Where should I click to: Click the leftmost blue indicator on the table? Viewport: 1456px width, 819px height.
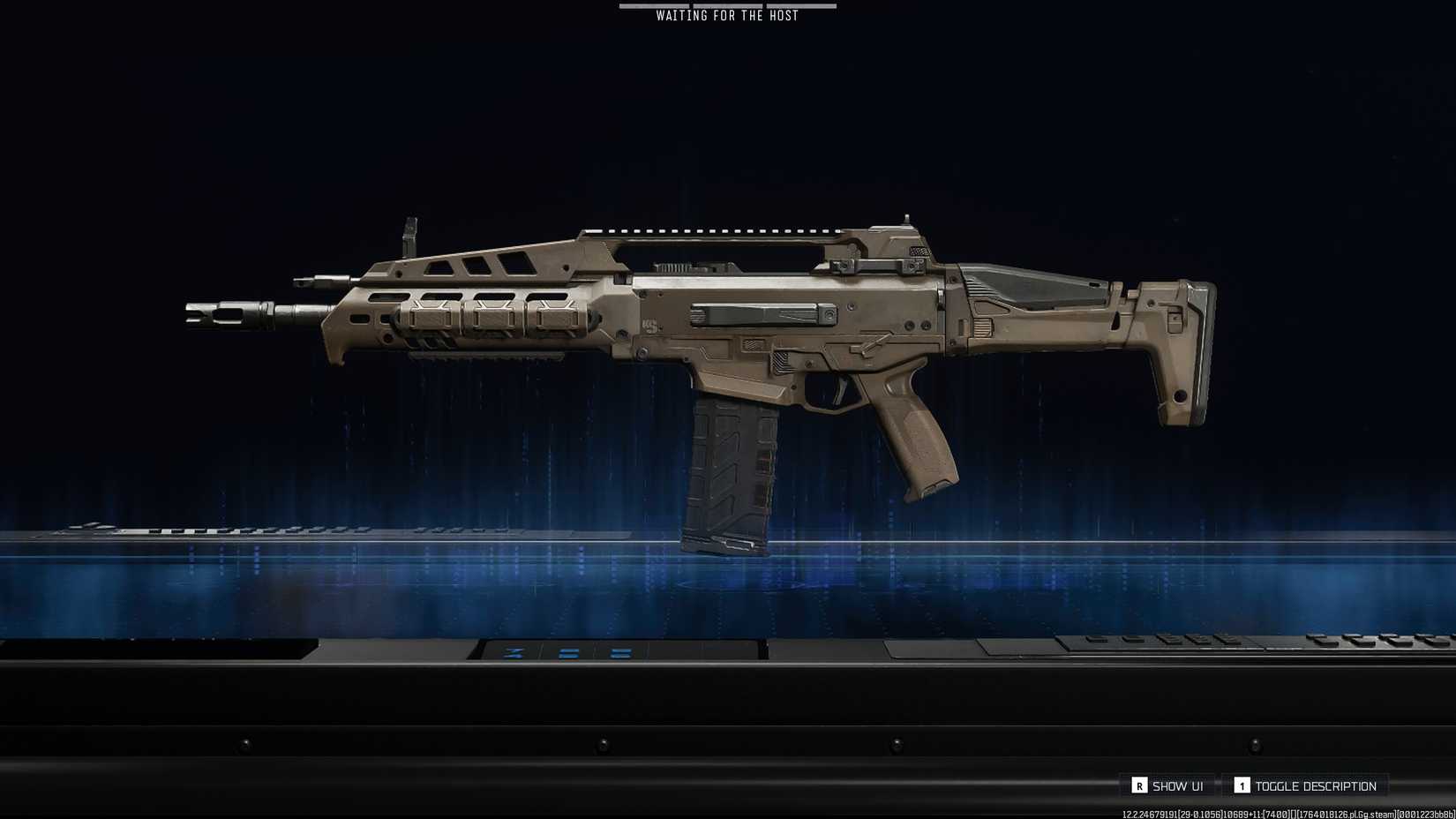coord(513,653)
